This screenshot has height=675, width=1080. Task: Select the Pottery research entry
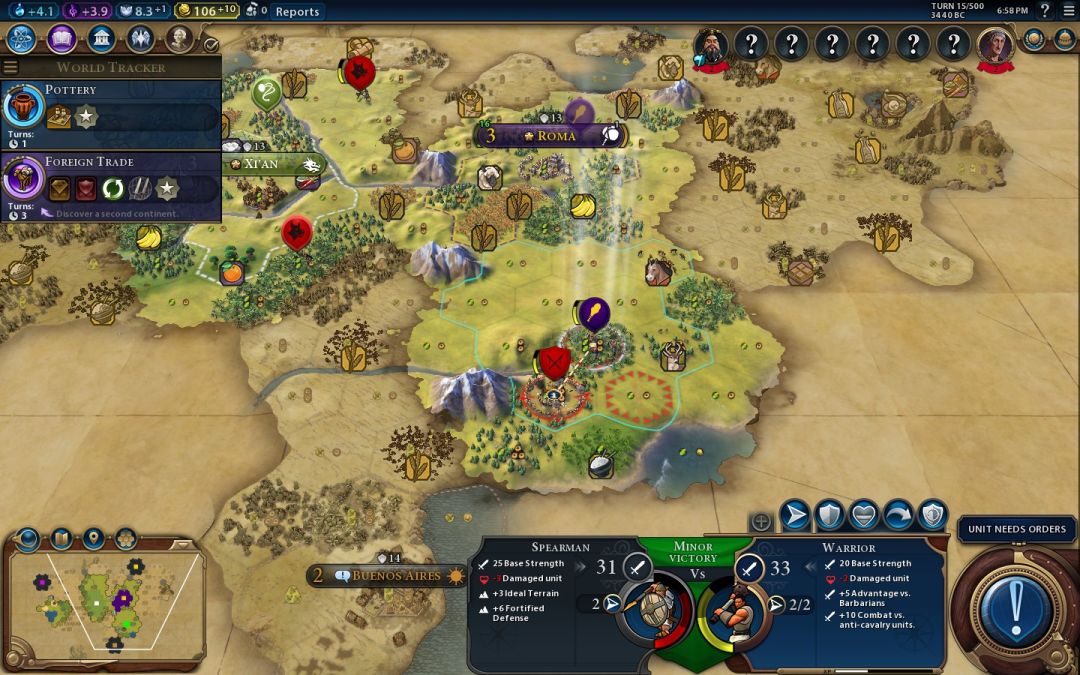tap(110, 106)
